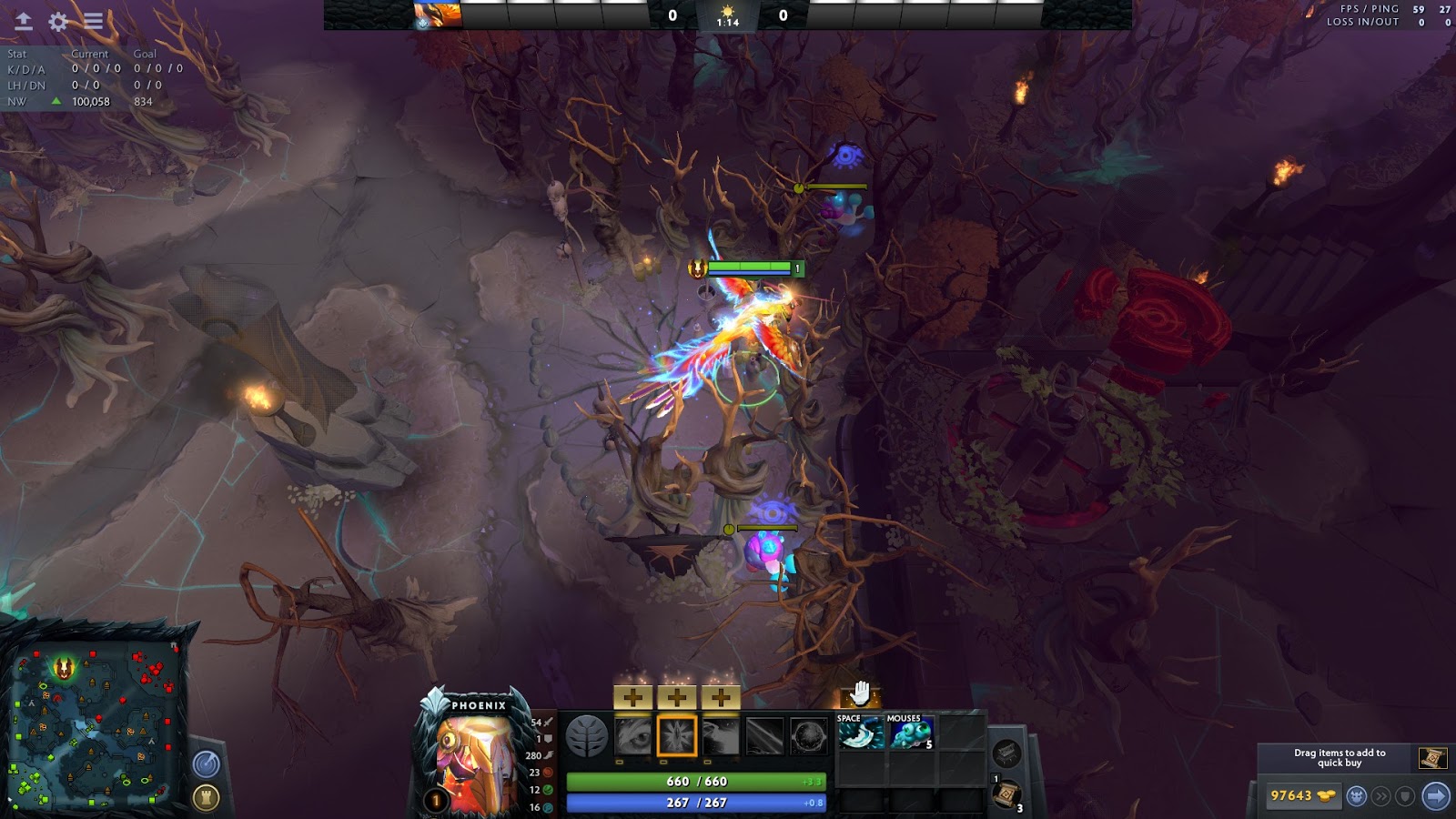The image size is (1456, 819).
Task: Activate the Glyph of Fortification tower button
Action: tap(207, 798)
